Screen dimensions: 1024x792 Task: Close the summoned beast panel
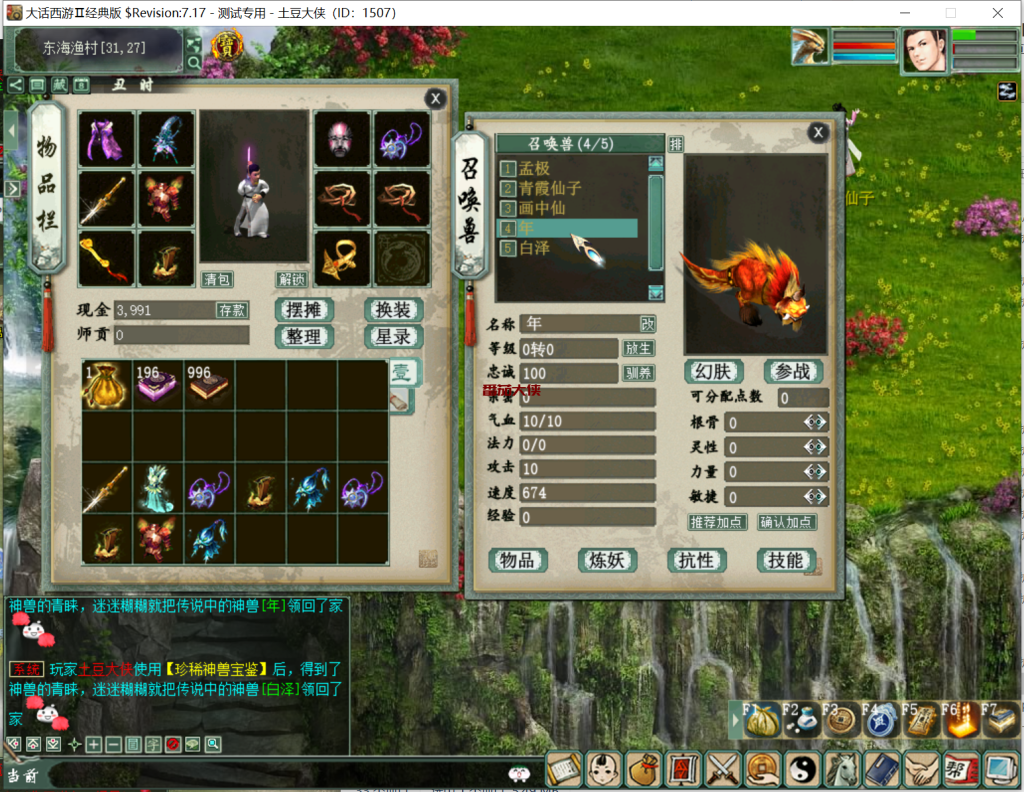(818, 132)
